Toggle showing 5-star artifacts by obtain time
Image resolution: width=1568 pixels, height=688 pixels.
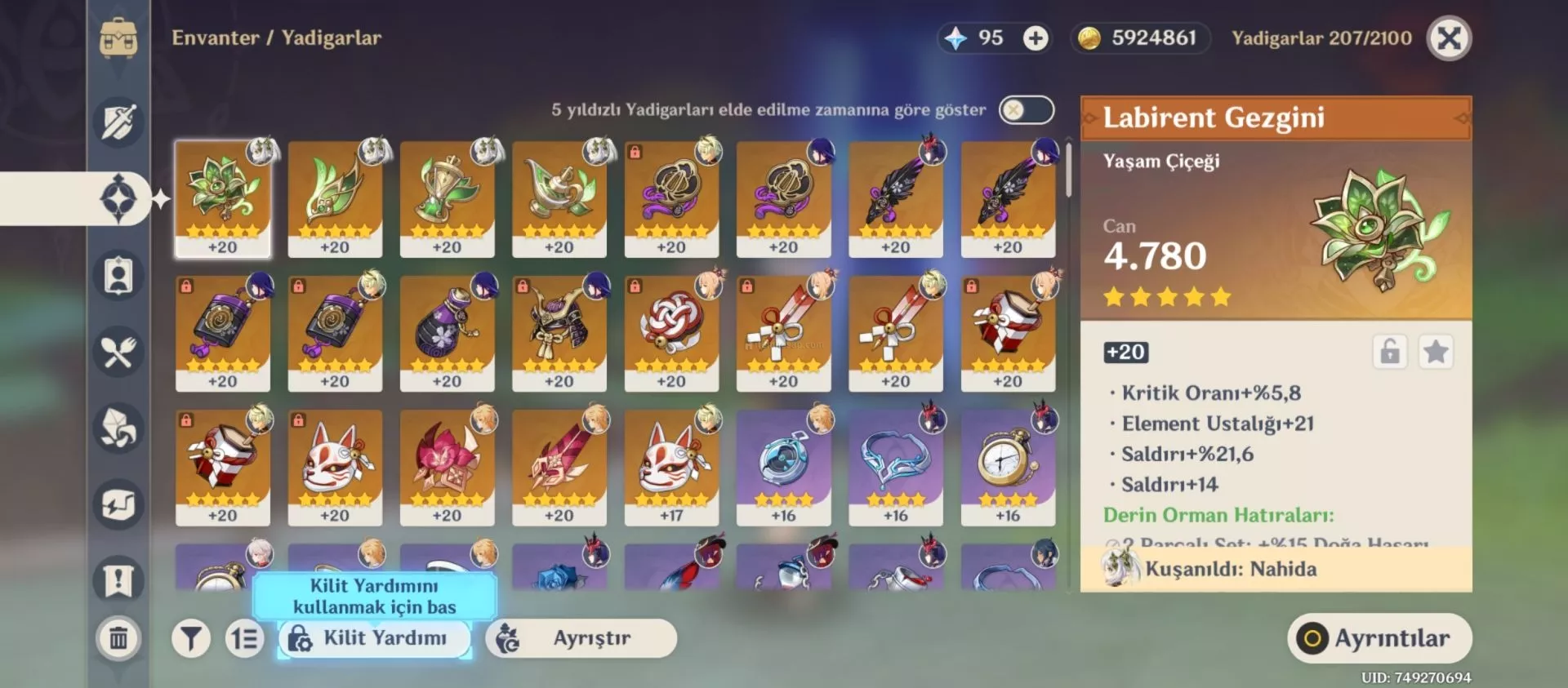coord(1026,110)
